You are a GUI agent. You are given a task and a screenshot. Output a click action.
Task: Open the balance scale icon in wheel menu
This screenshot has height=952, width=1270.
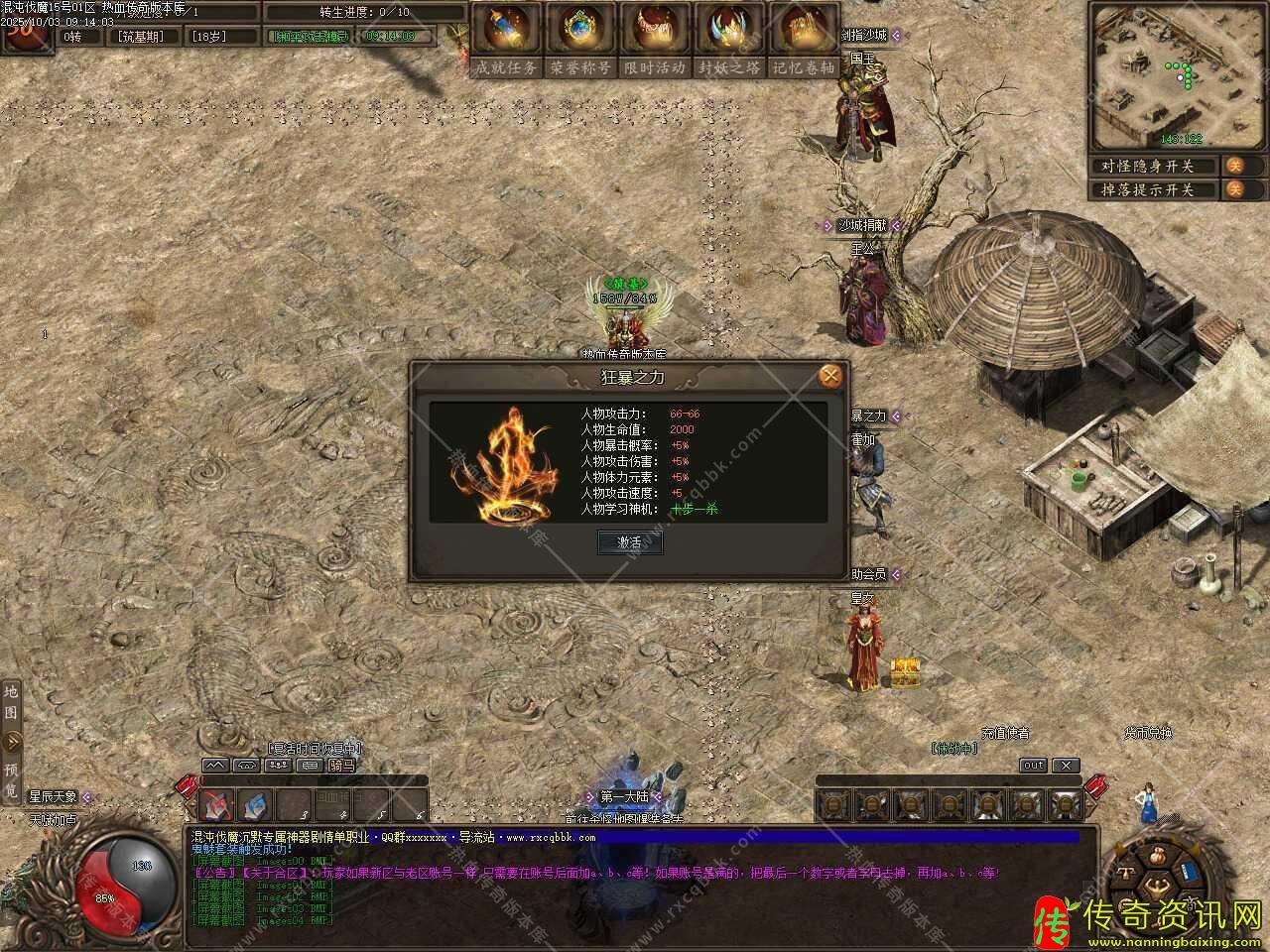(1128, 874)
